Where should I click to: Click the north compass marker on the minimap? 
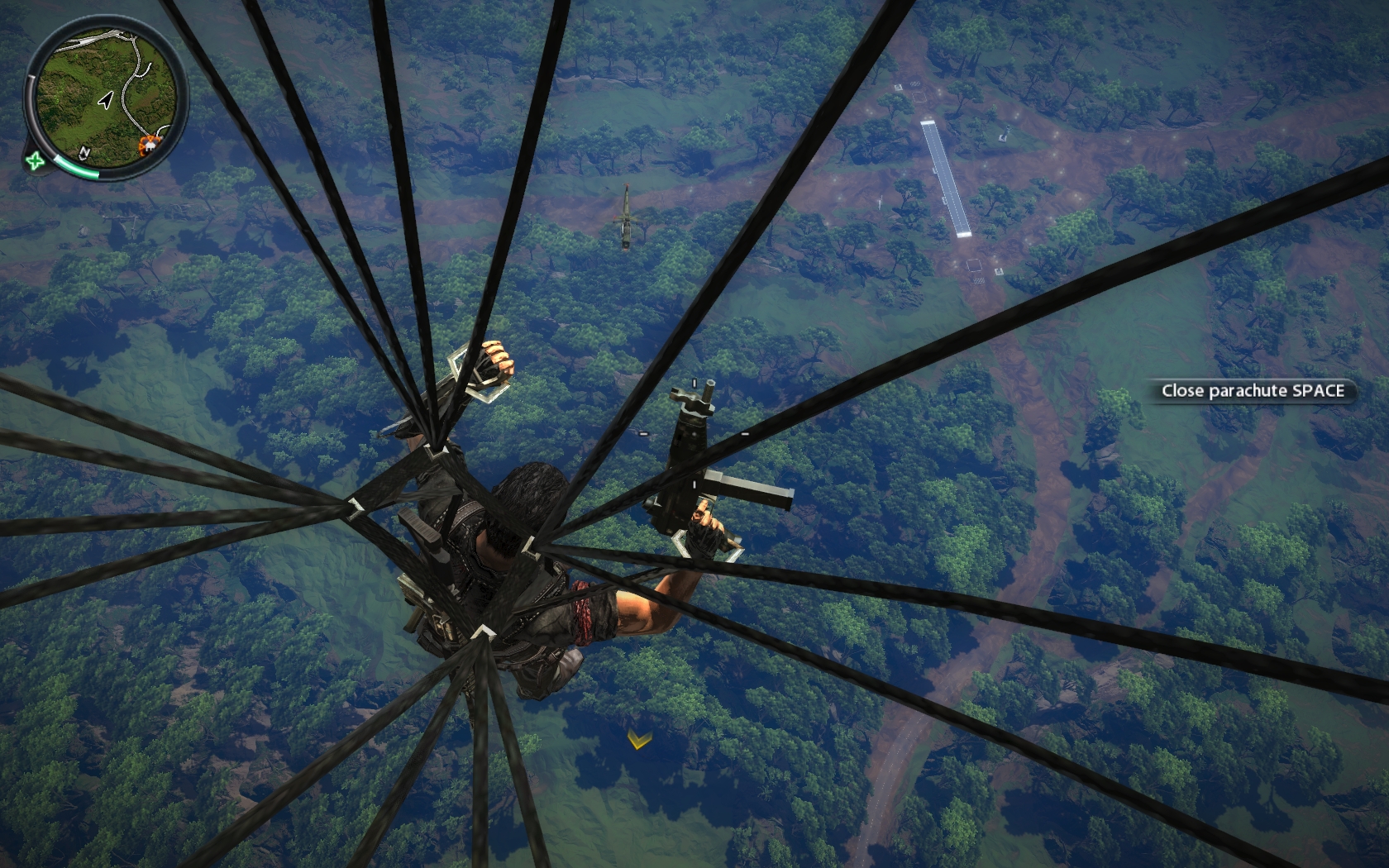[85, 152]
